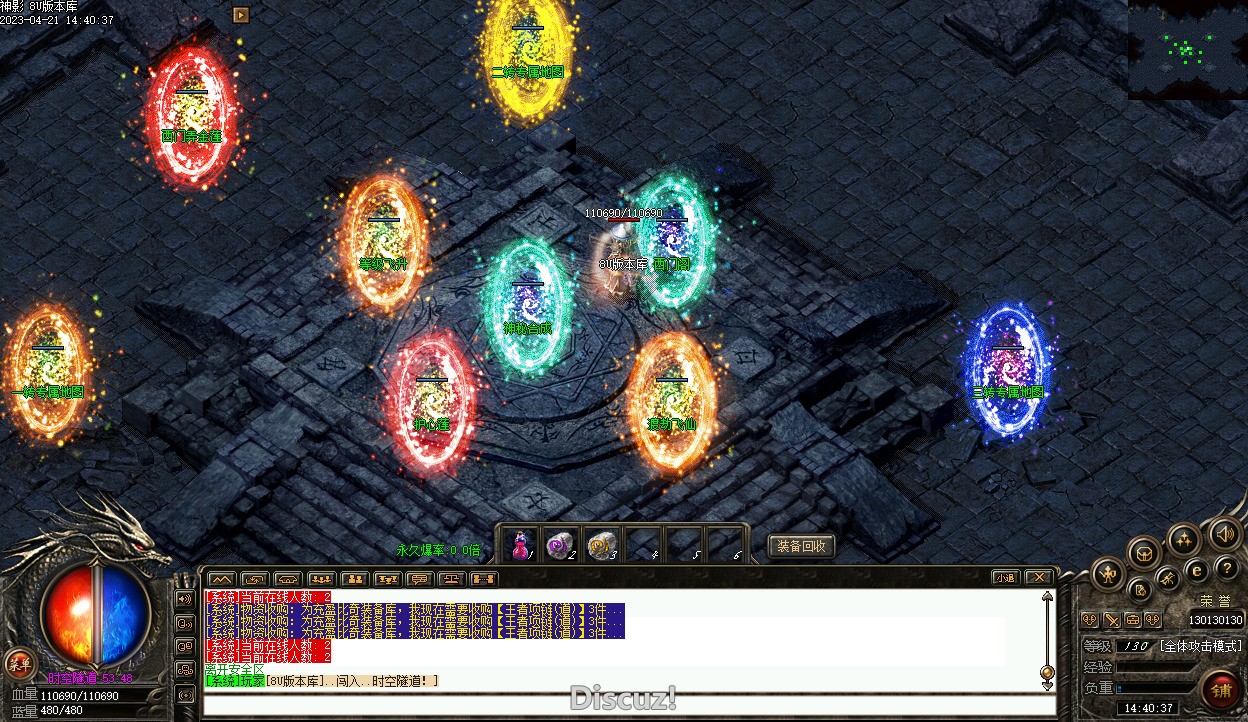Click the chat scrollbar down arrow
1248x722 pixels.
tap(1047, 685)
